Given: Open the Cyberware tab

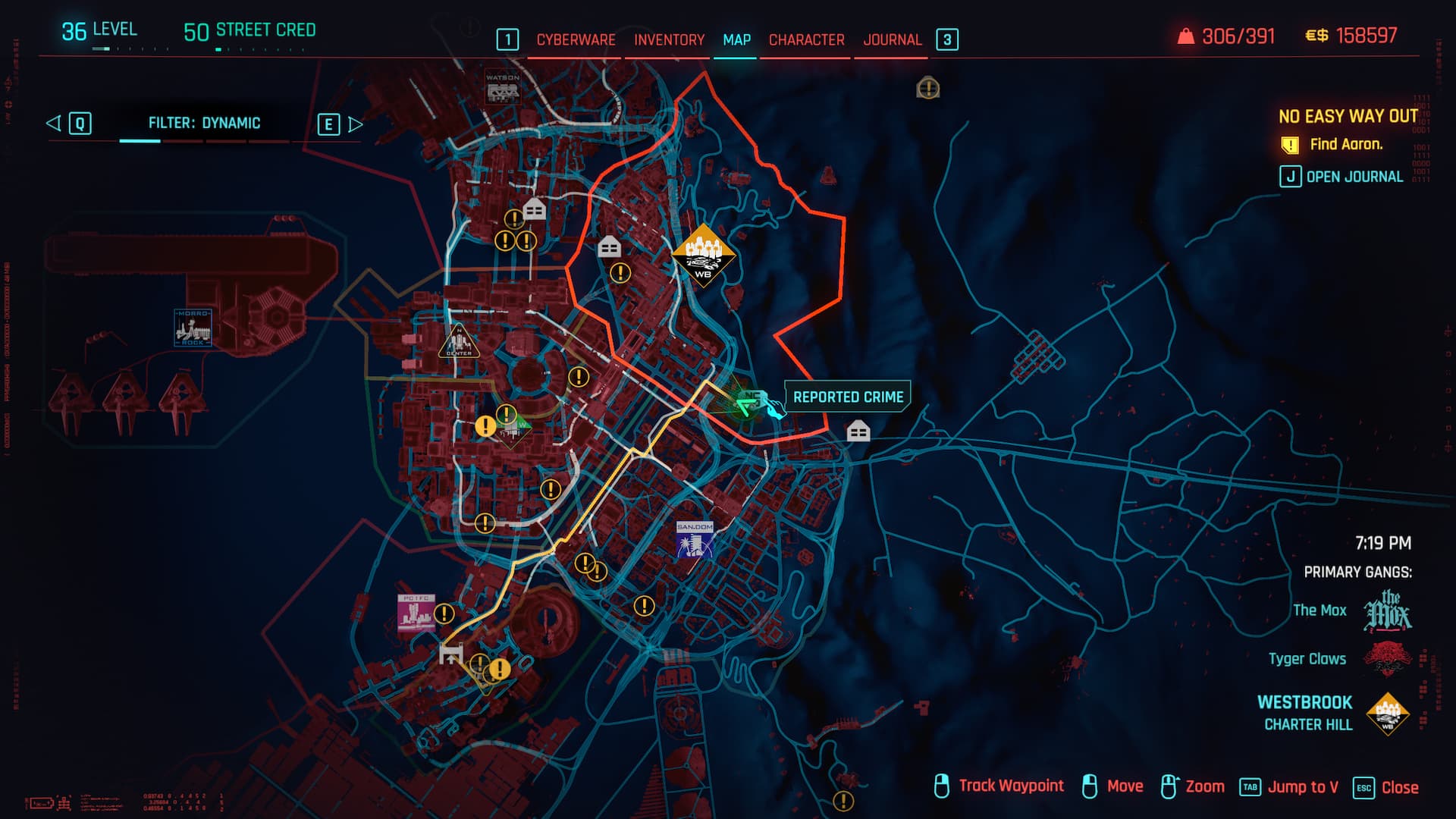Looking at the screenshot, I should click(576, 39).
